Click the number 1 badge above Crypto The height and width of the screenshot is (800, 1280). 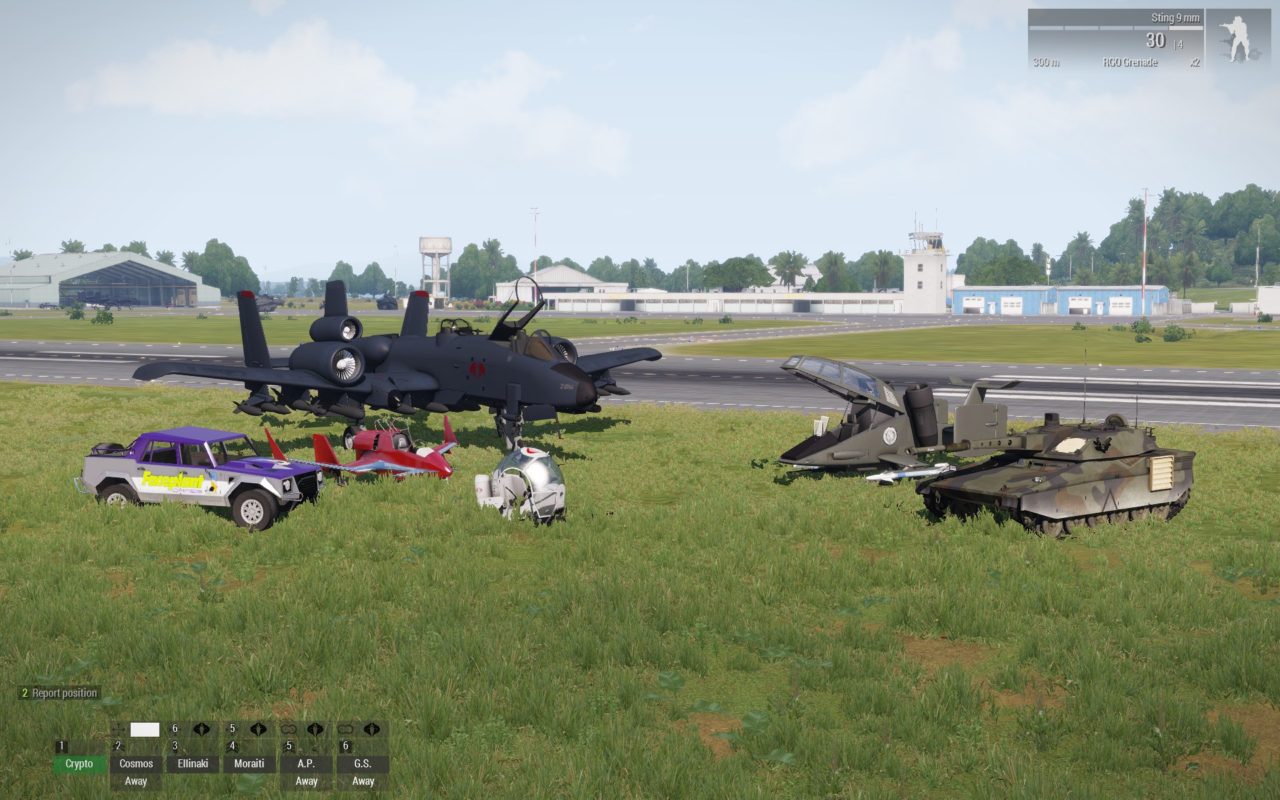(x=61, y=746)
